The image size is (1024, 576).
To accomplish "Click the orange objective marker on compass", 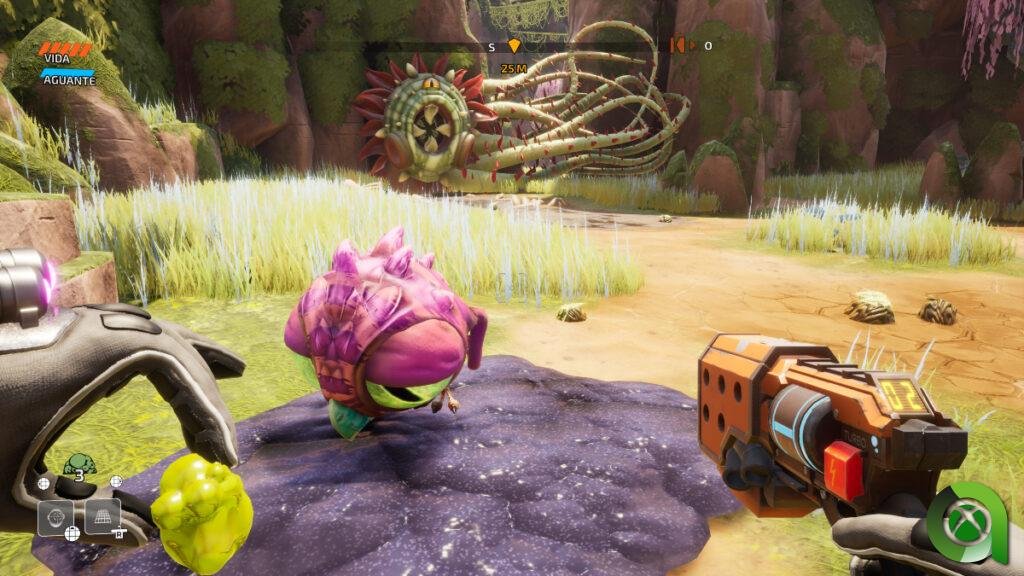I will point(514,46).
